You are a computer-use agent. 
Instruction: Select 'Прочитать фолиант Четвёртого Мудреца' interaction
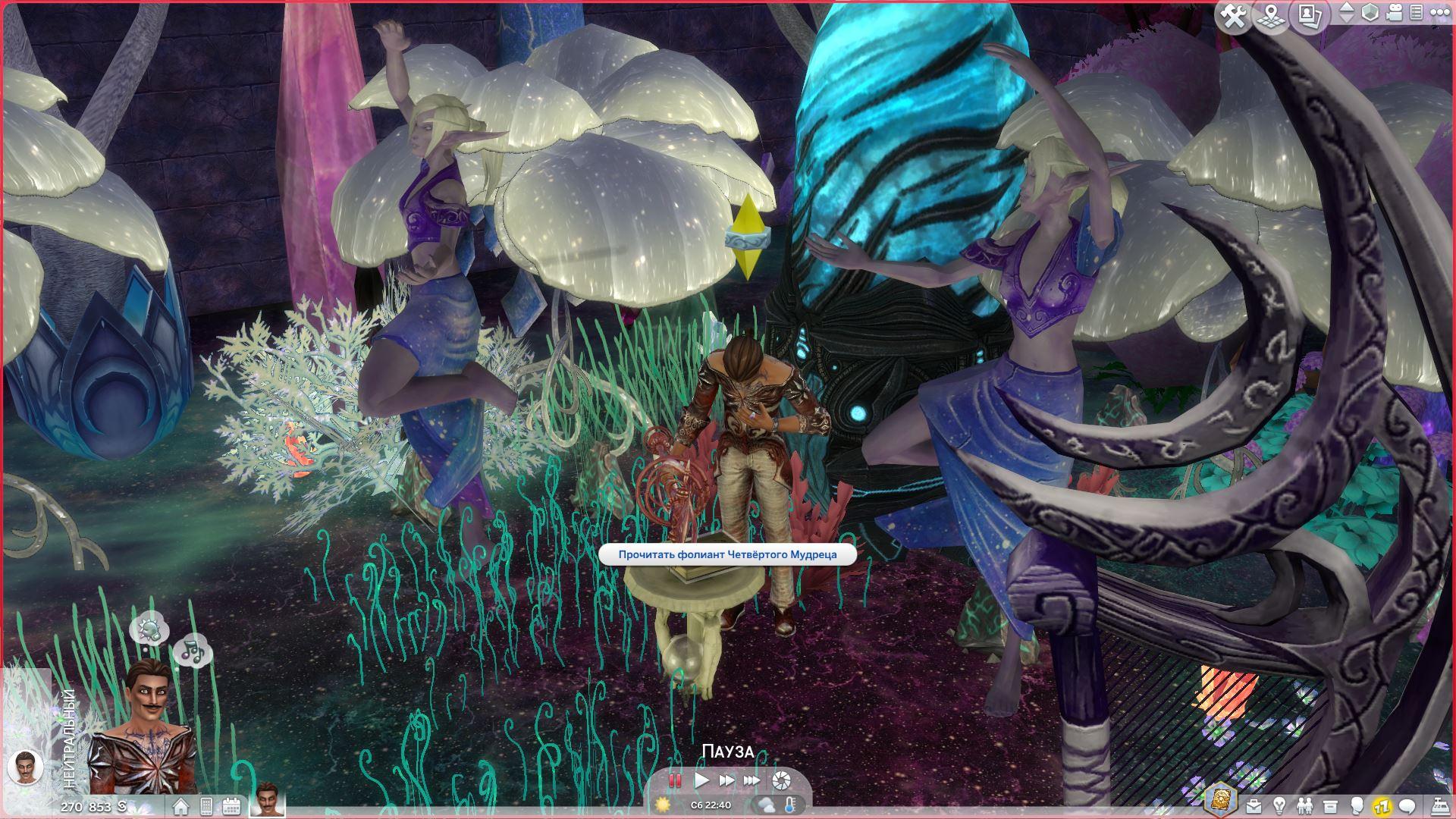(x=727, y=554)
